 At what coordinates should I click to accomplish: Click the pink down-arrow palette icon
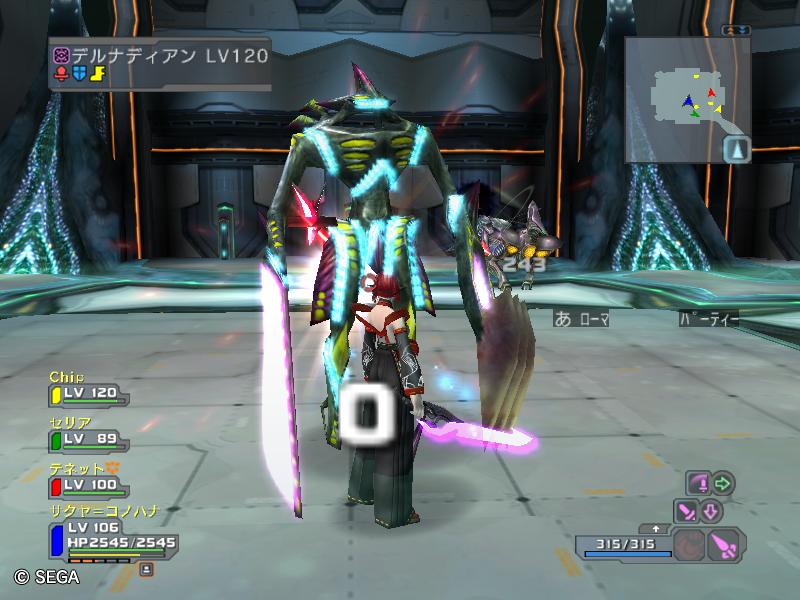711,512
